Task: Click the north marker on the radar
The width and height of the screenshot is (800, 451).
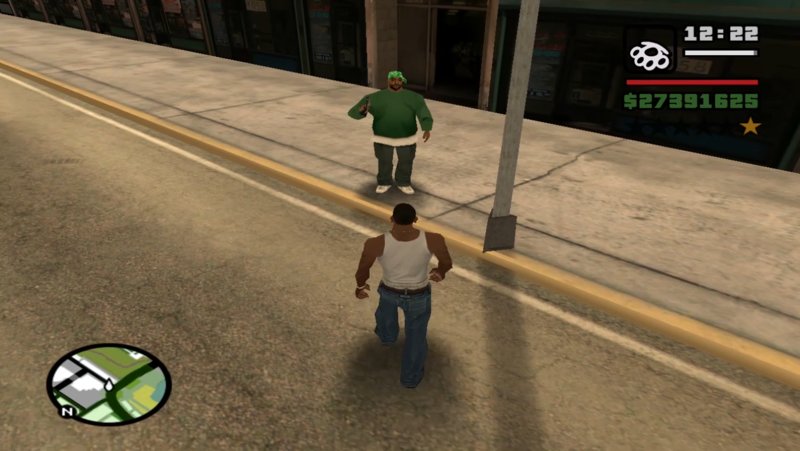Action: pyautogui.click(x=65, y=410)
